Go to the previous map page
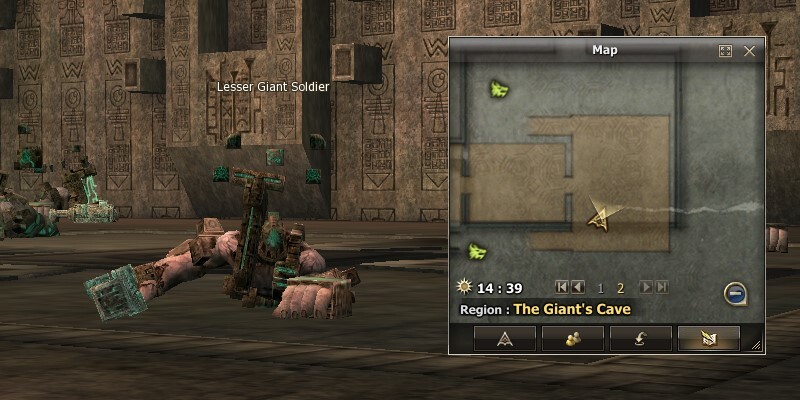The height and width of the screenshot is (400, 800). 578,288
